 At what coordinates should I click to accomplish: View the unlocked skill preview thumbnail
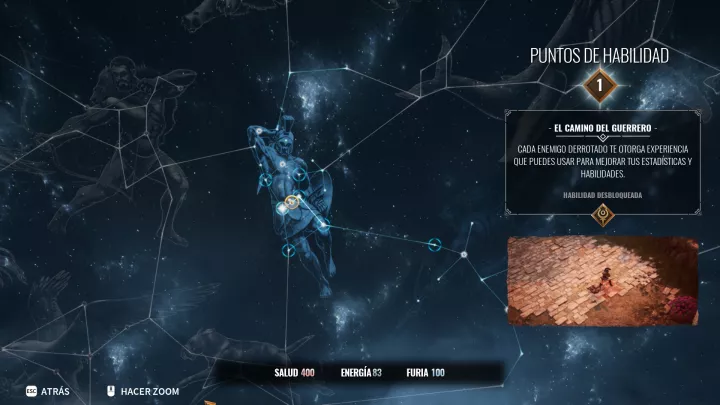pyautogui.click(x=602, y=281)
